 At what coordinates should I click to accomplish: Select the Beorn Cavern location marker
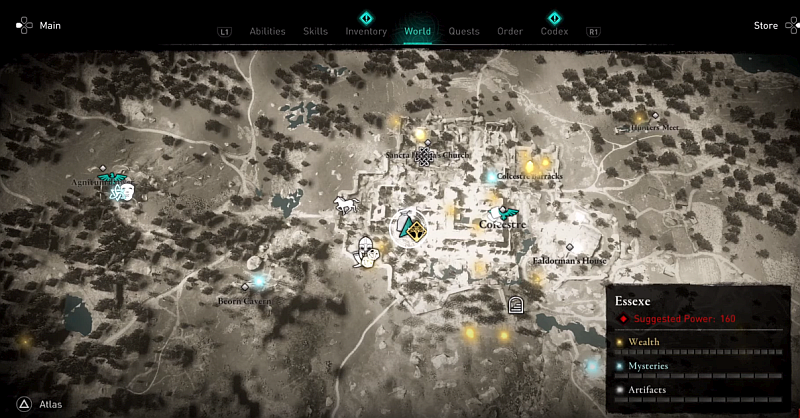(245, 287)
